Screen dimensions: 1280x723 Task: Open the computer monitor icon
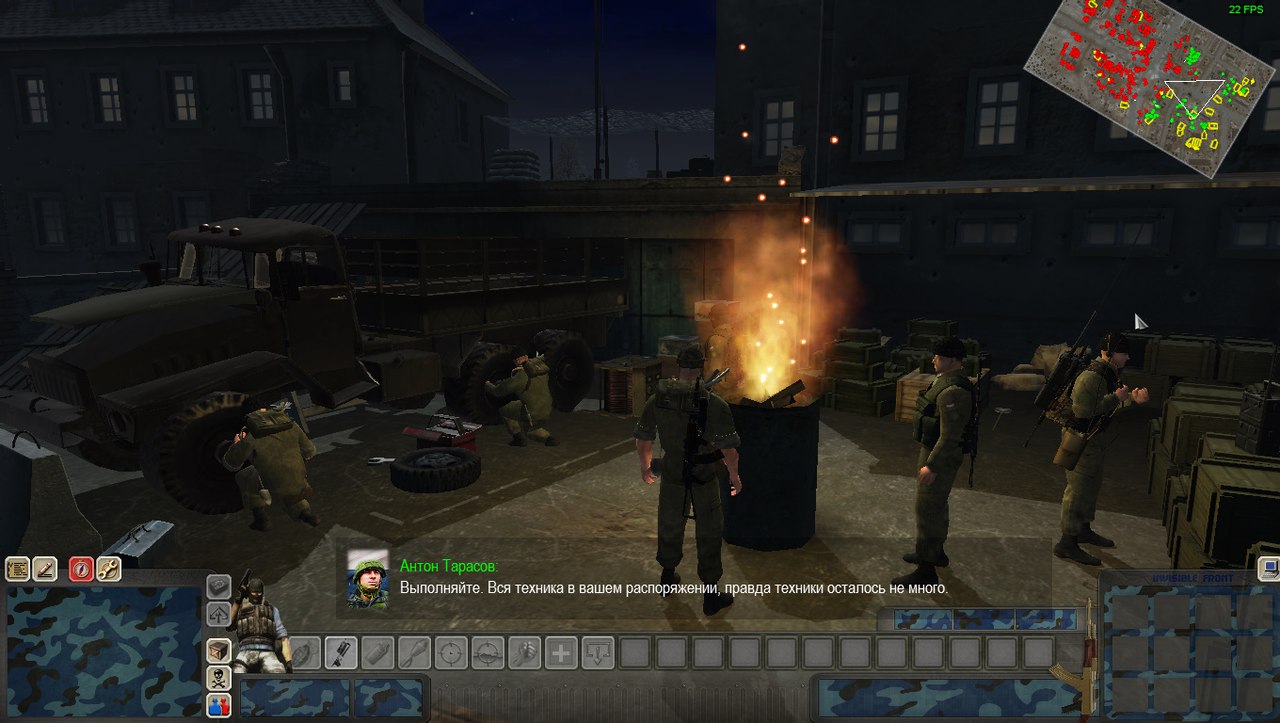tap(1270, 568)
